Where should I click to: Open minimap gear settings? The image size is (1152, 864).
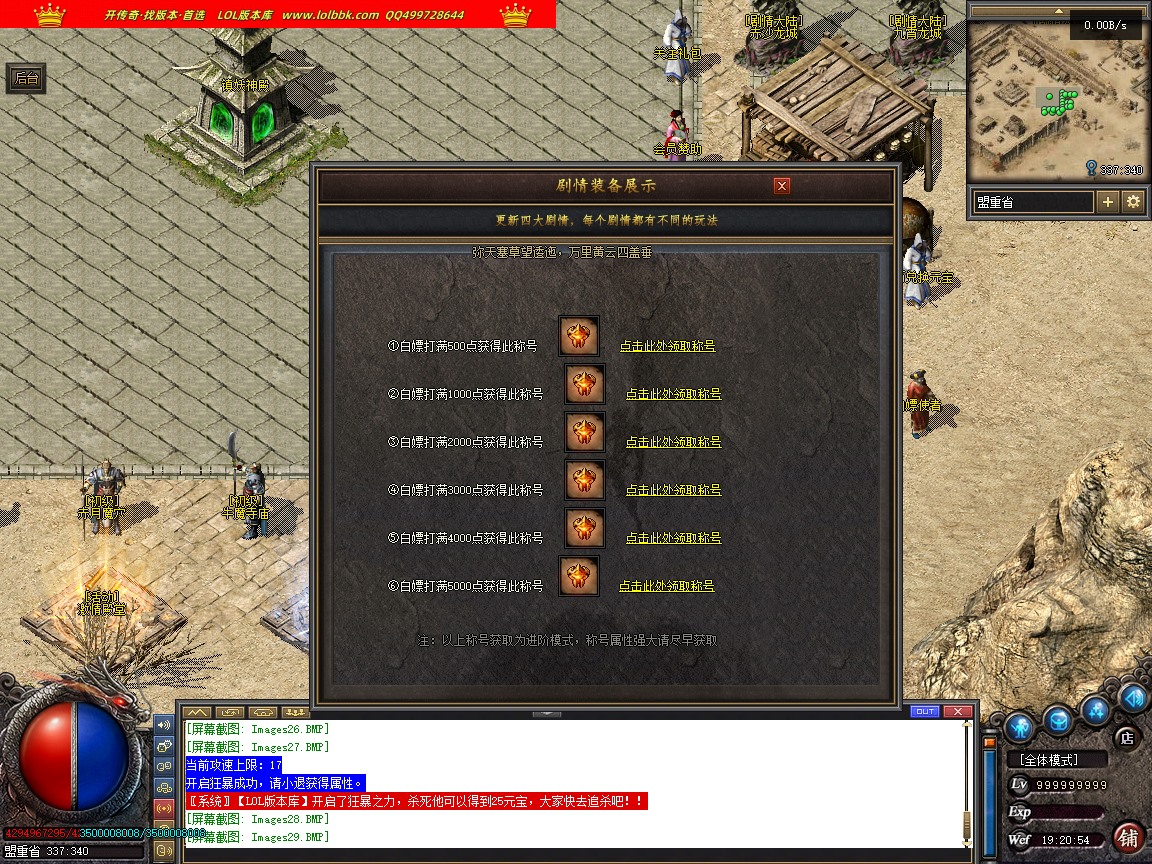[1133, 202]
